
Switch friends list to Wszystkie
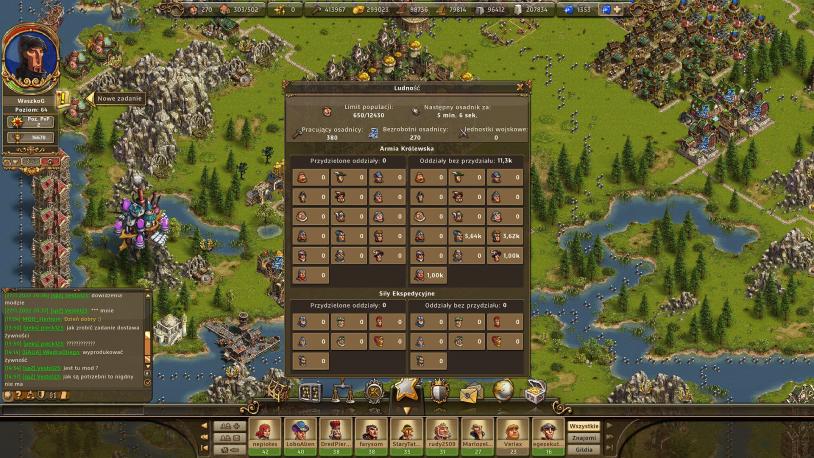coord(583,426)
